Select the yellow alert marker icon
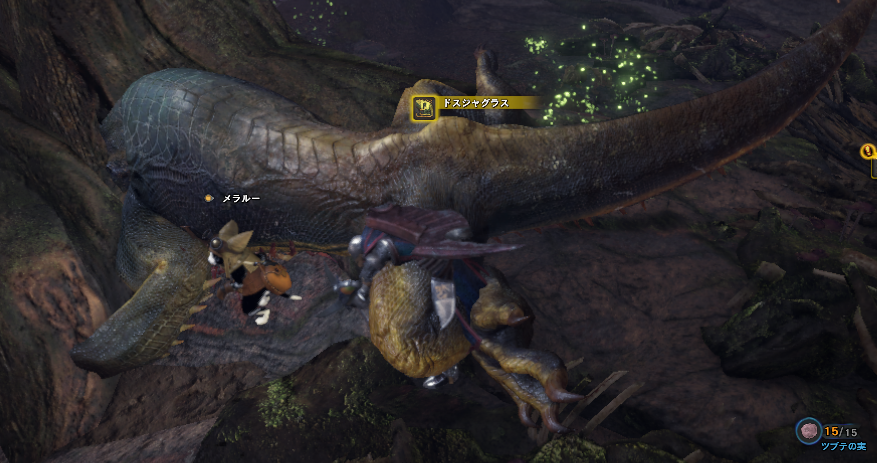The height and width of the screenshot is (463, 877). [x=867, y=152]
